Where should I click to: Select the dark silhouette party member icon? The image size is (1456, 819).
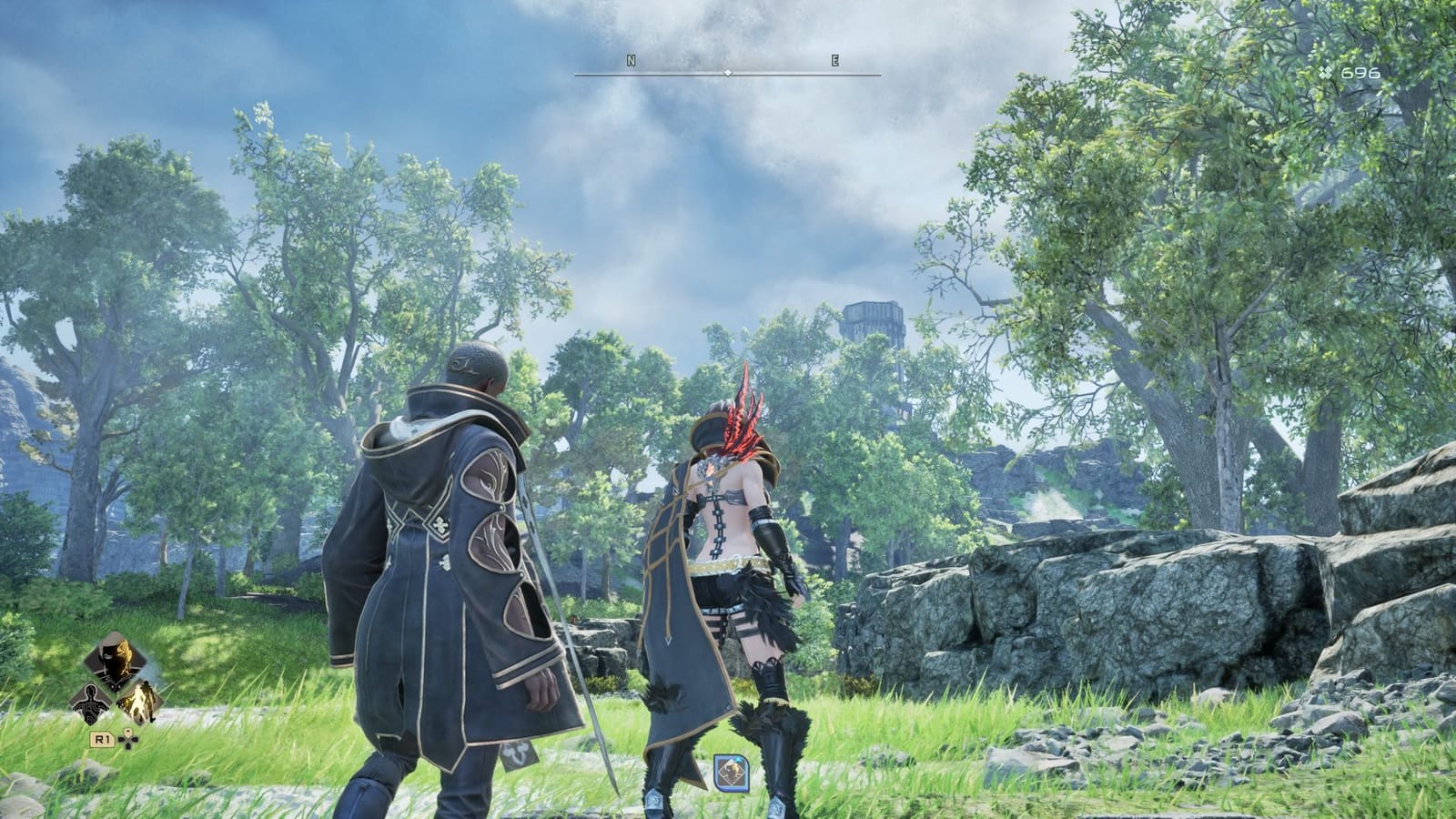click(91, 701)
